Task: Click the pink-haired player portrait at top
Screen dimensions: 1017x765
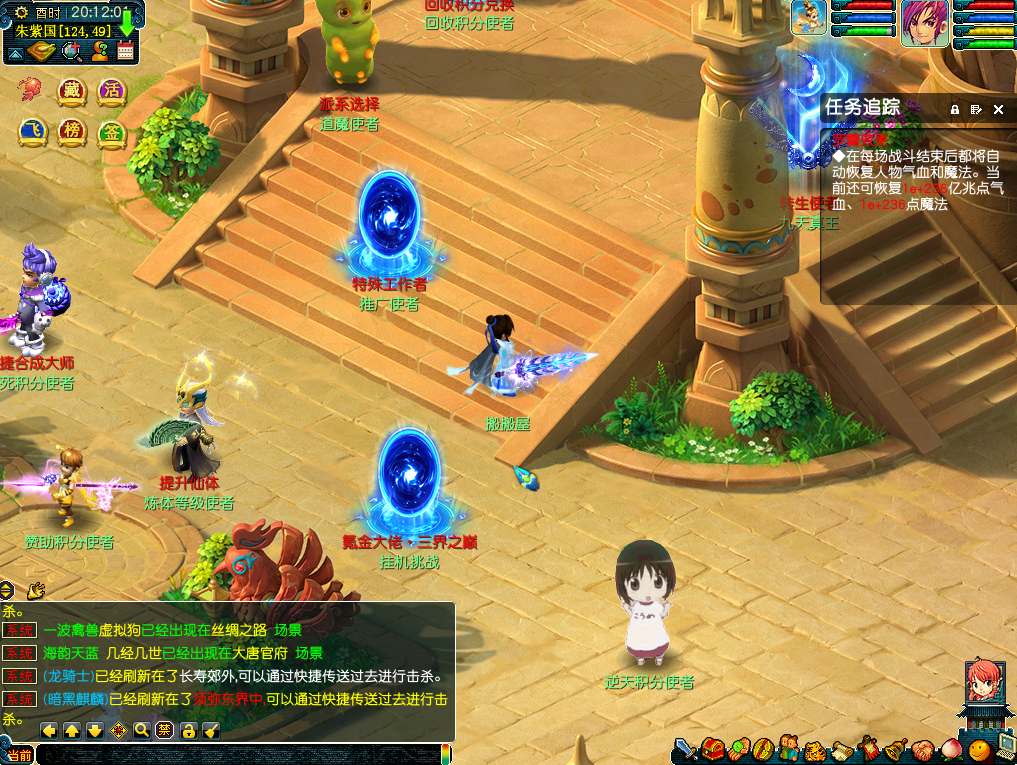Action: (925, 23)
